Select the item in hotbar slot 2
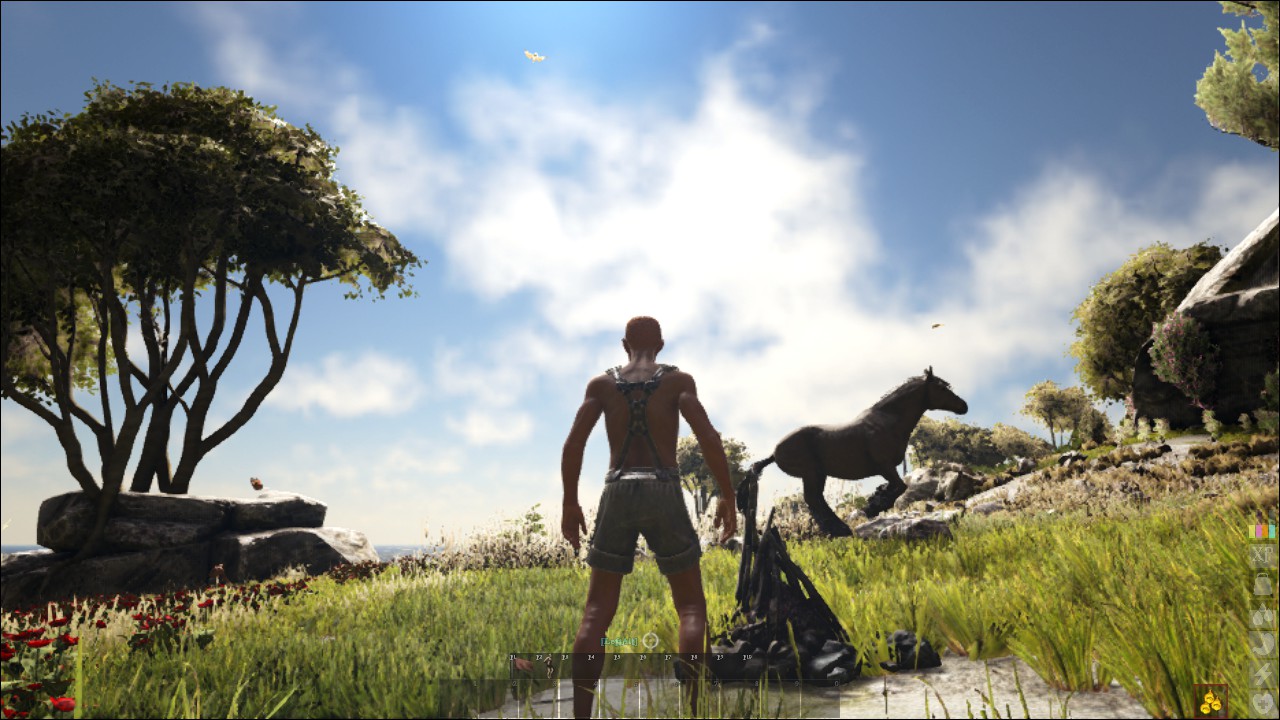The height and width of the screenshot is (720, 1280). click(548, 668)
